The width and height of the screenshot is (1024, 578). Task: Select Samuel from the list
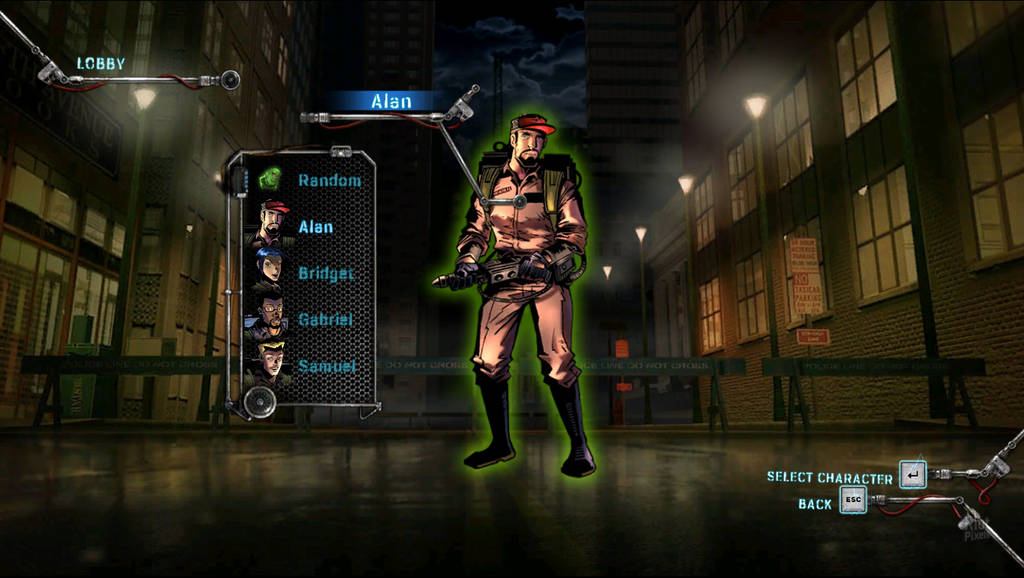pos(326,366)
